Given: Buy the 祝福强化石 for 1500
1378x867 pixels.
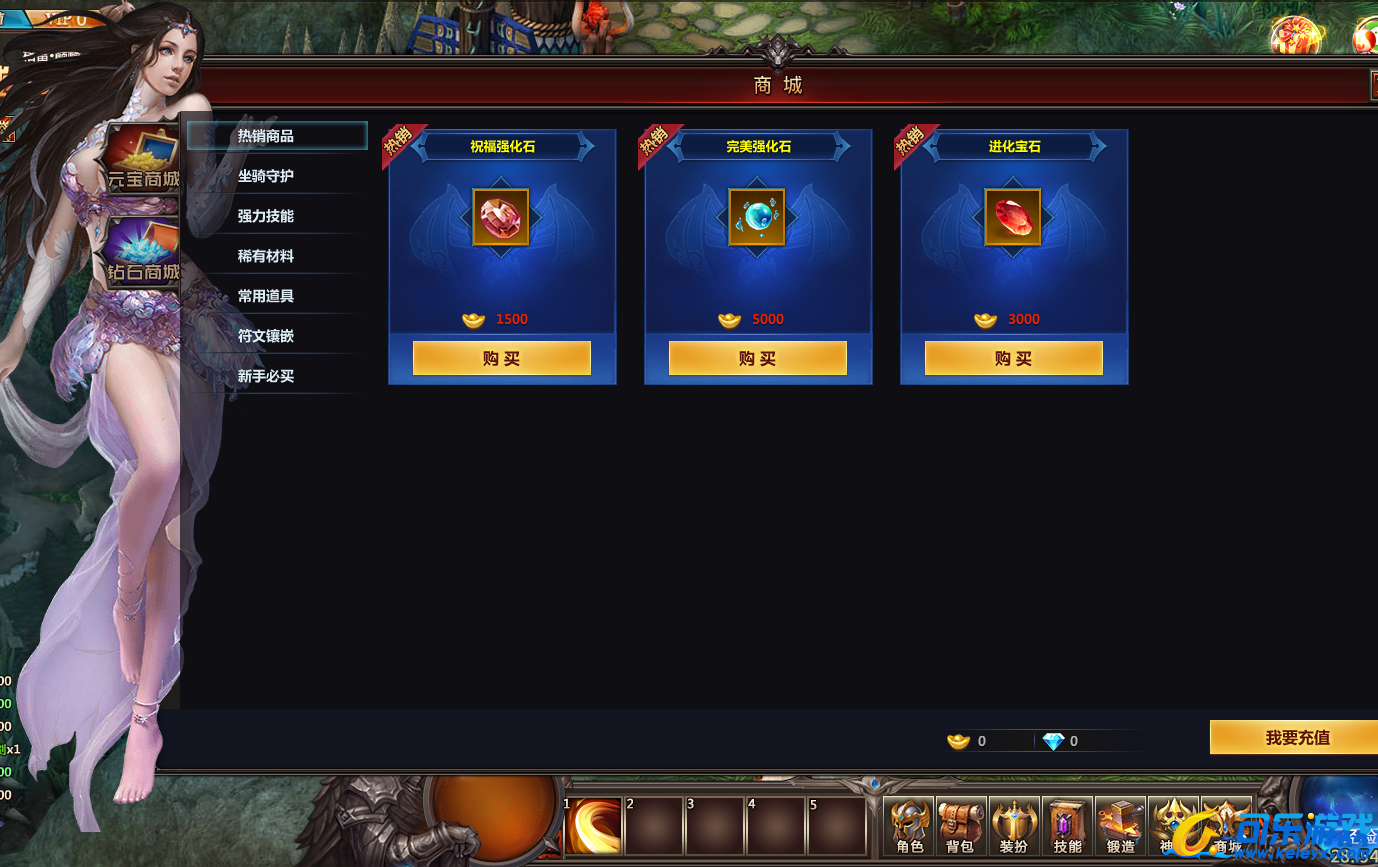Looking at the screenshot, I should 502,358.
